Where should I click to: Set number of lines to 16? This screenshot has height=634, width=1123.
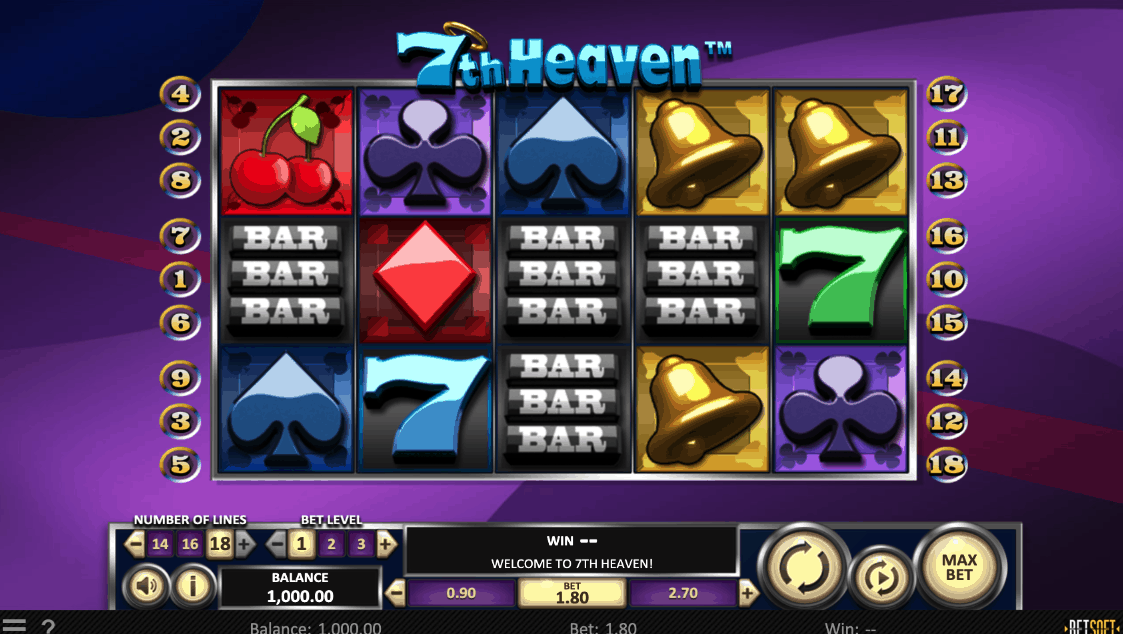pos(190,544)
